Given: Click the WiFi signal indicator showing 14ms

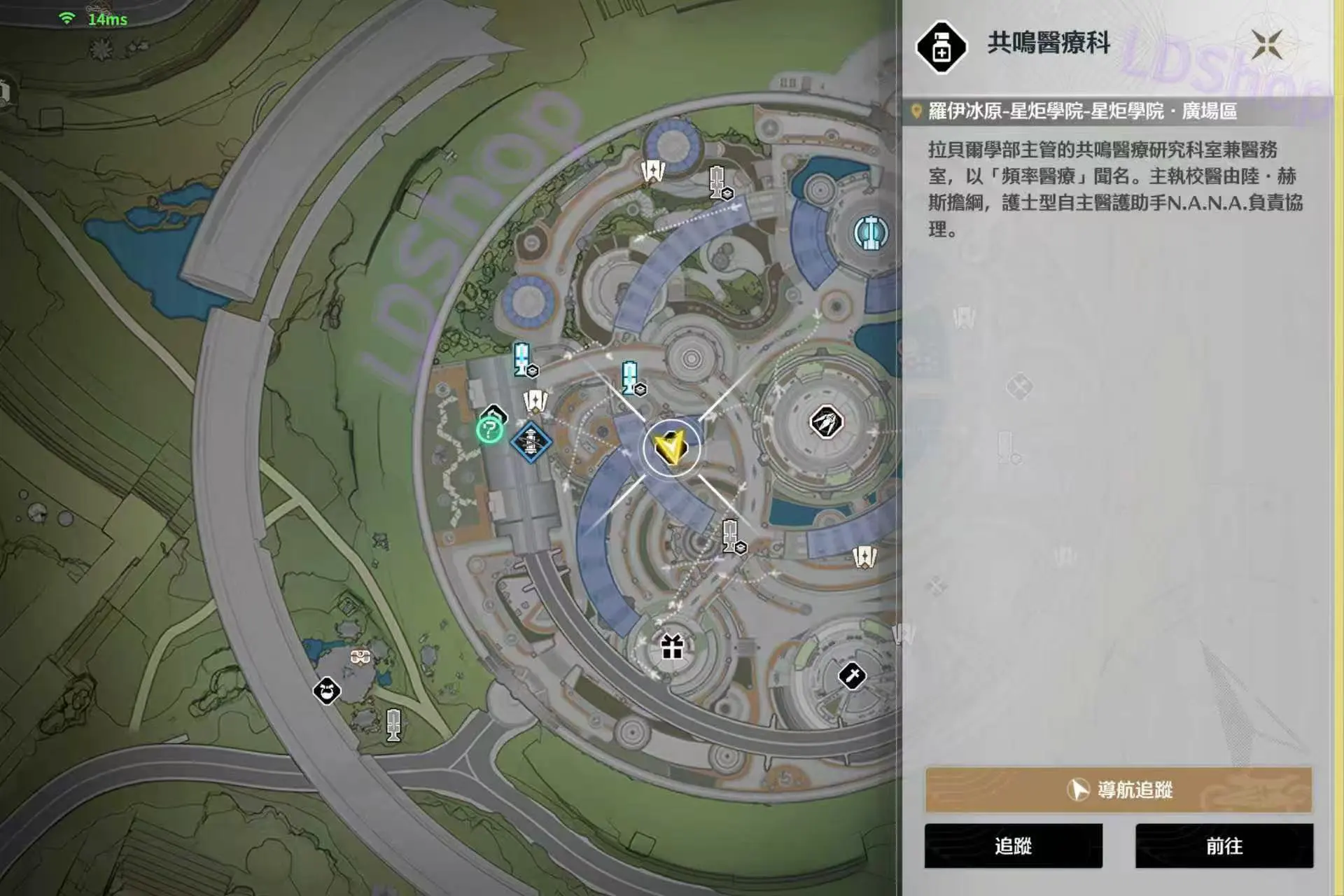Looking at the screenshot, I should [68, 19].
